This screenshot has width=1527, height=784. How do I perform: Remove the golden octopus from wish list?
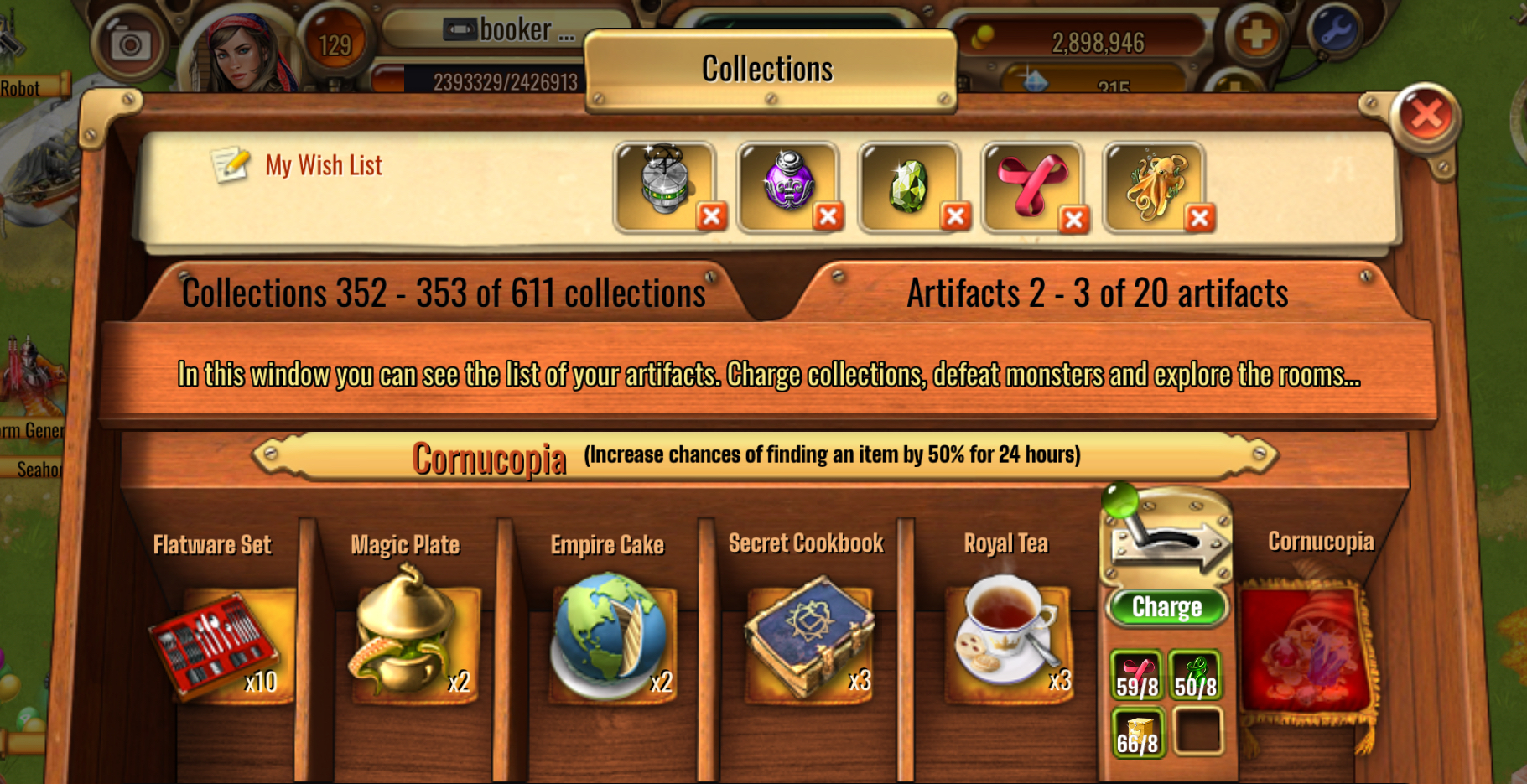(1200, 218)
